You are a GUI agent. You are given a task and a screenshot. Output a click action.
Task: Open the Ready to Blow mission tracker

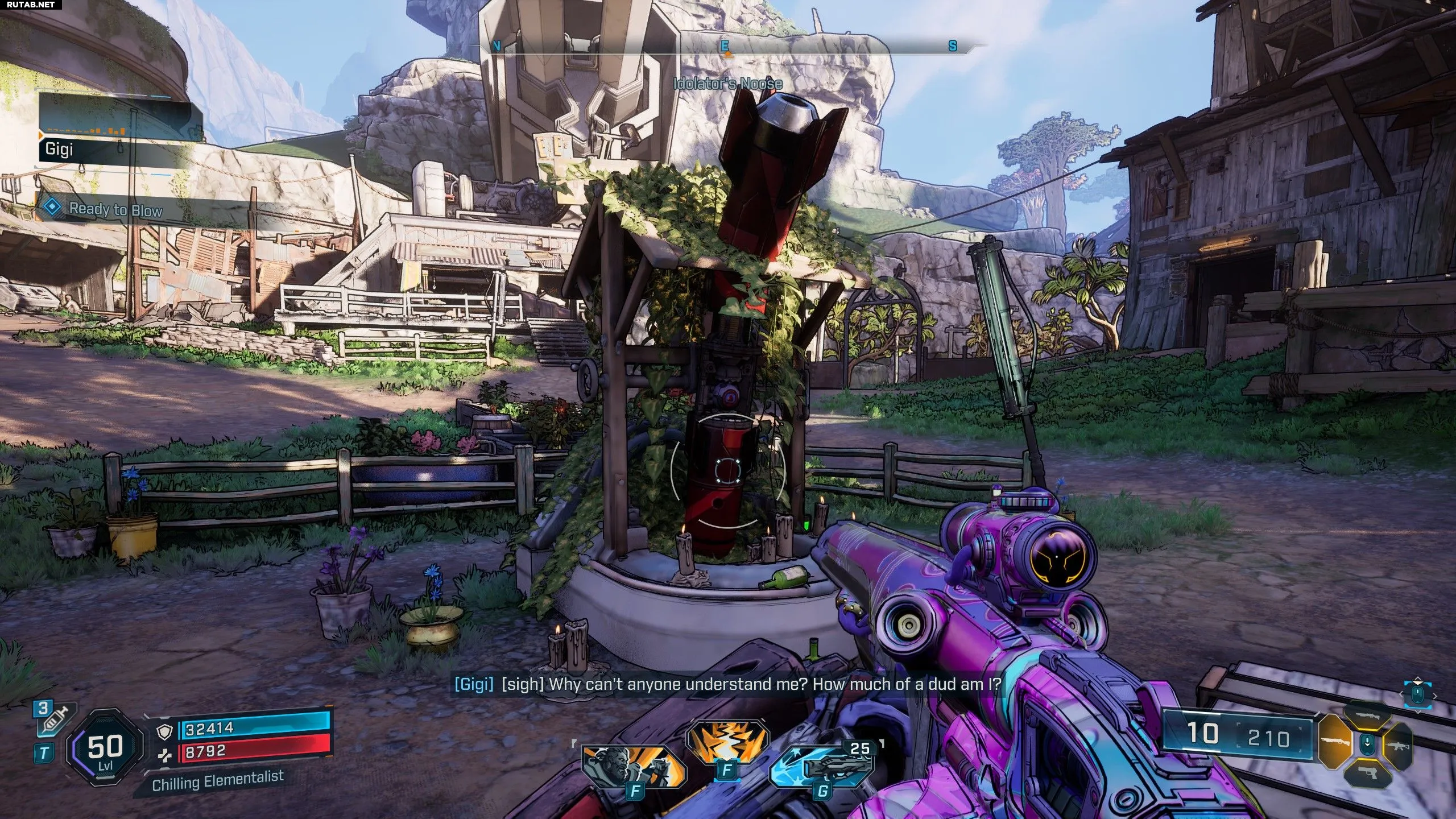point(117,210)
